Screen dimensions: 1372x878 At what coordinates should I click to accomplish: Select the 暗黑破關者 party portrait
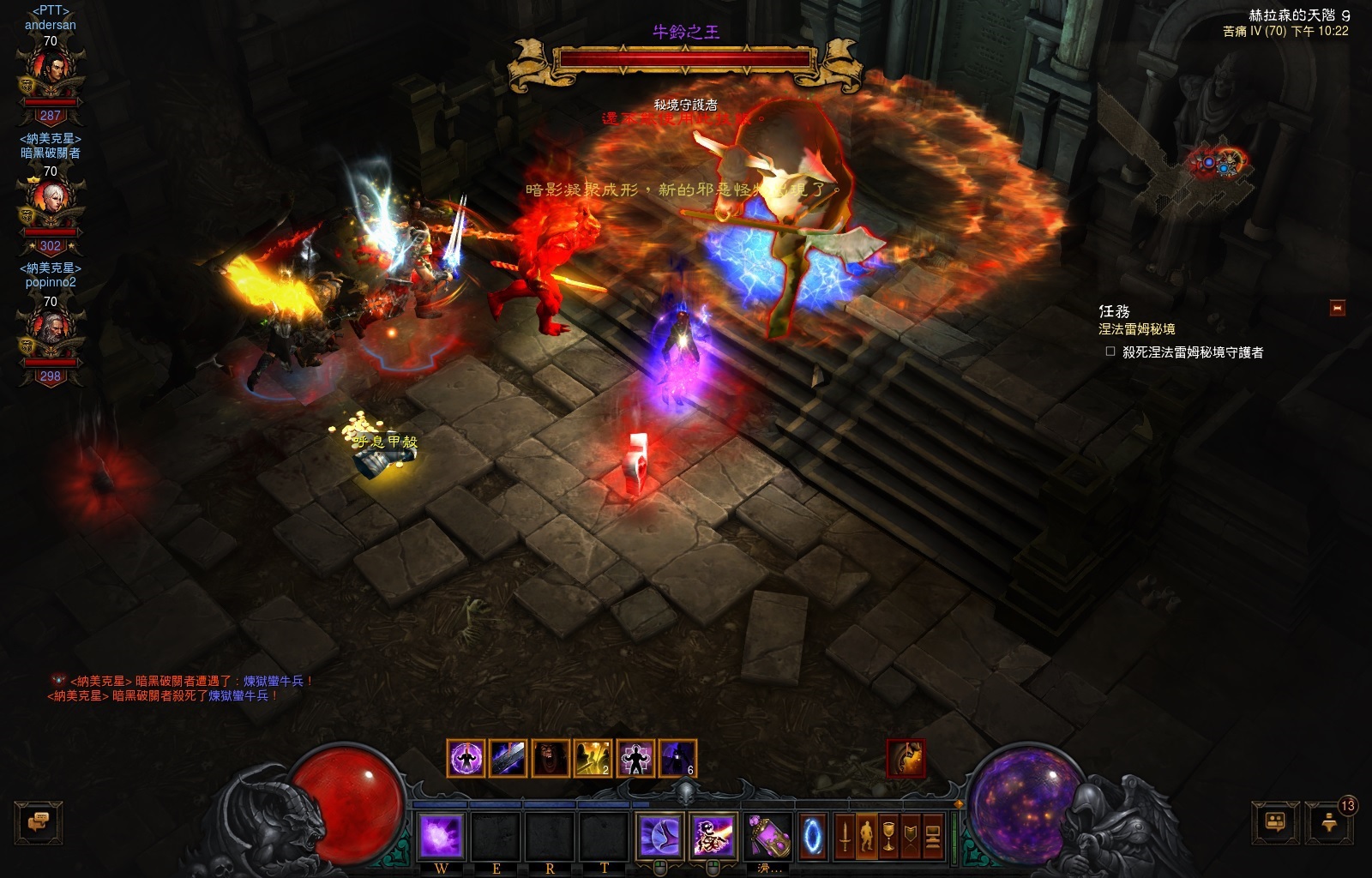click(x=51, y=203)
